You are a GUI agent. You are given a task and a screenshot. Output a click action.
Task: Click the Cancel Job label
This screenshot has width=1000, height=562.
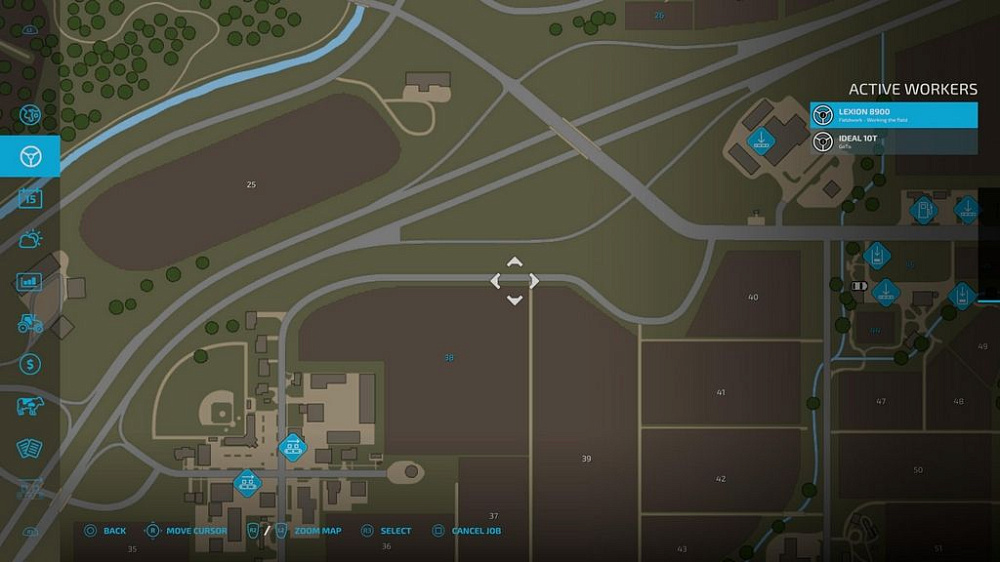(476, 531)
